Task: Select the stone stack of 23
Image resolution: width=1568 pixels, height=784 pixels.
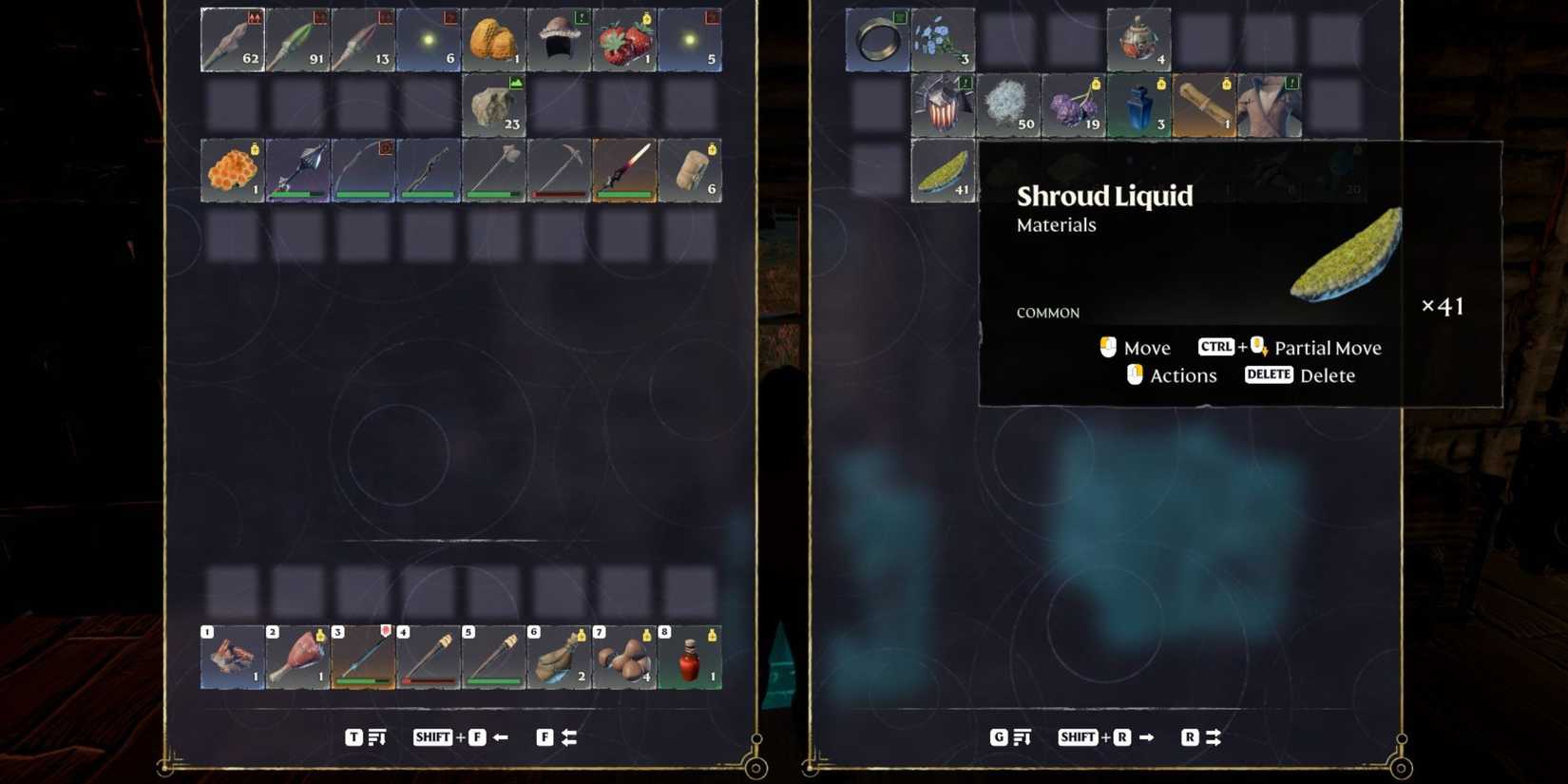Action: pos(493,105)
